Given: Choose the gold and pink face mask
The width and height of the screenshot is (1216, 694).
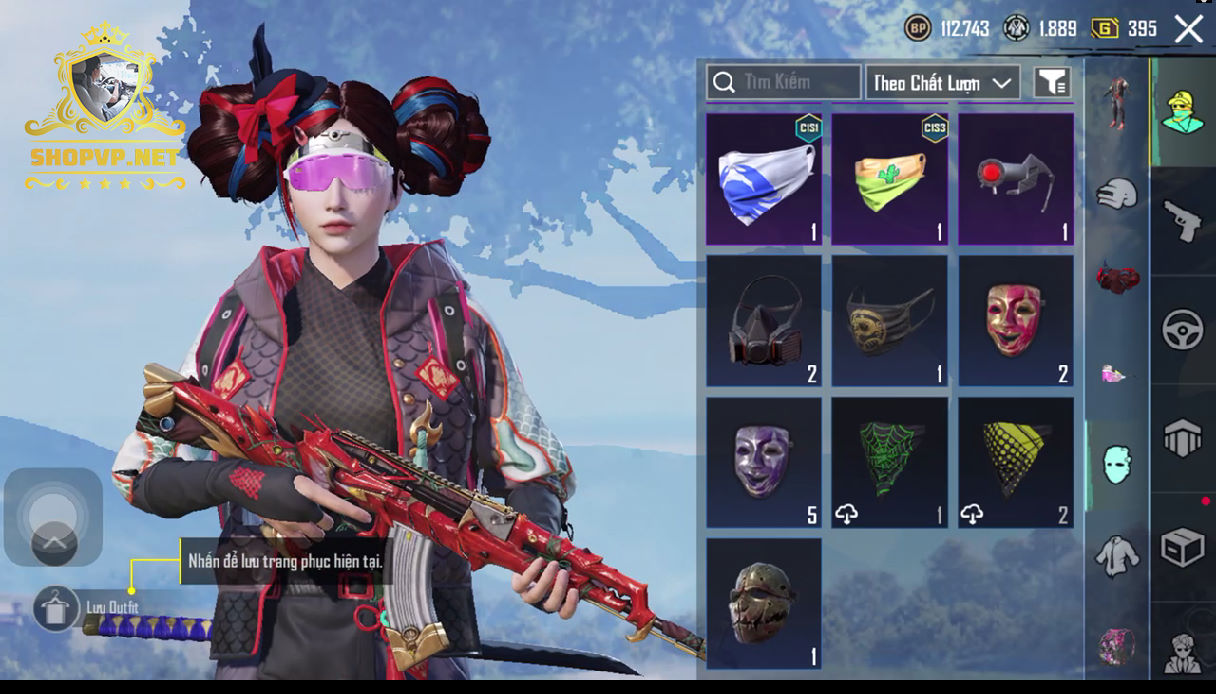Looking at the screenshot, I should pos(1016,321).
